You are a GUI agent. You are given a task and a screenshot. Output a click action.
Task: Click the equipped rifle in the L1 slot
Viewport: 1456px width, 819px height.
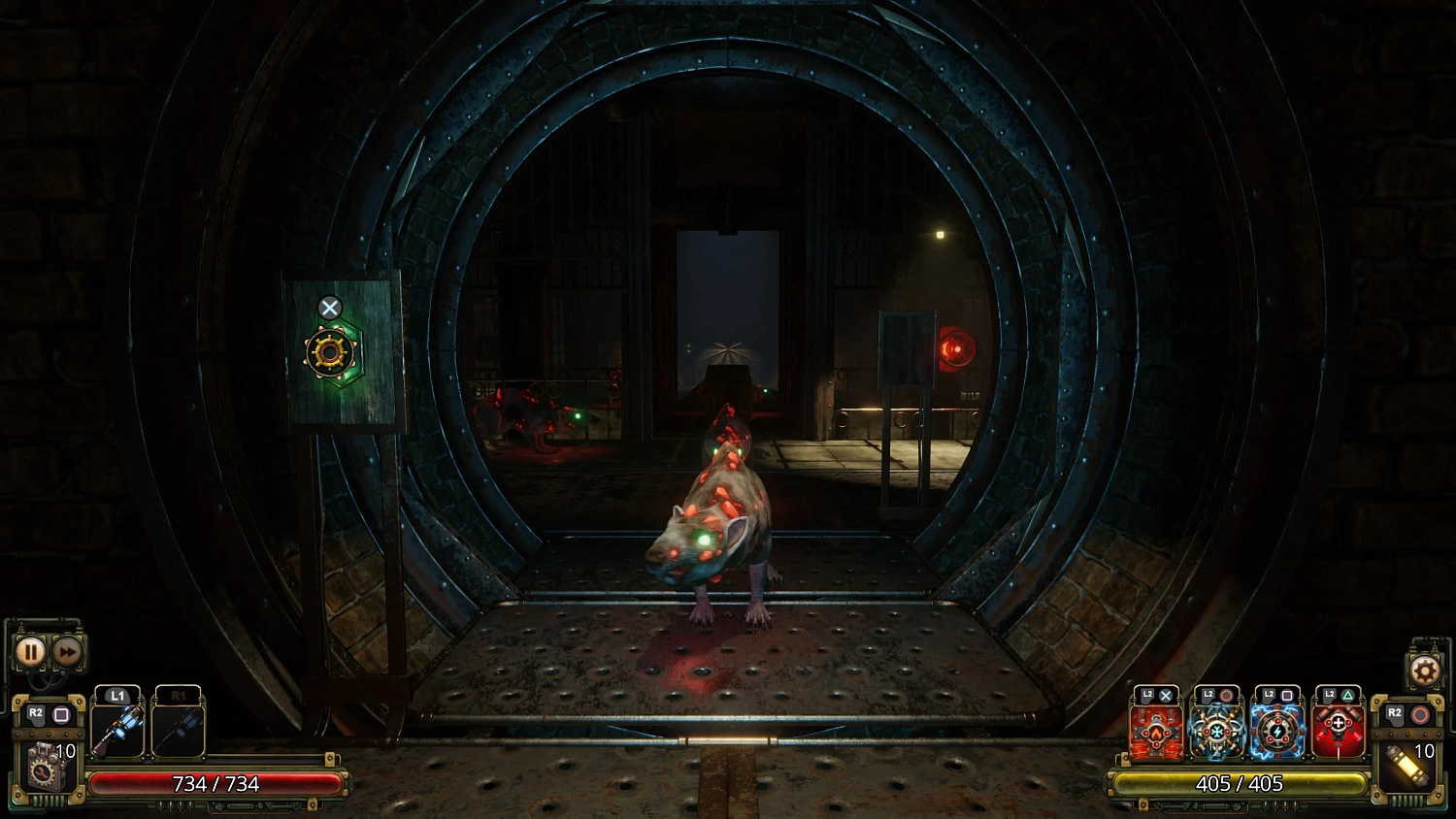click(x=117, y=728)
